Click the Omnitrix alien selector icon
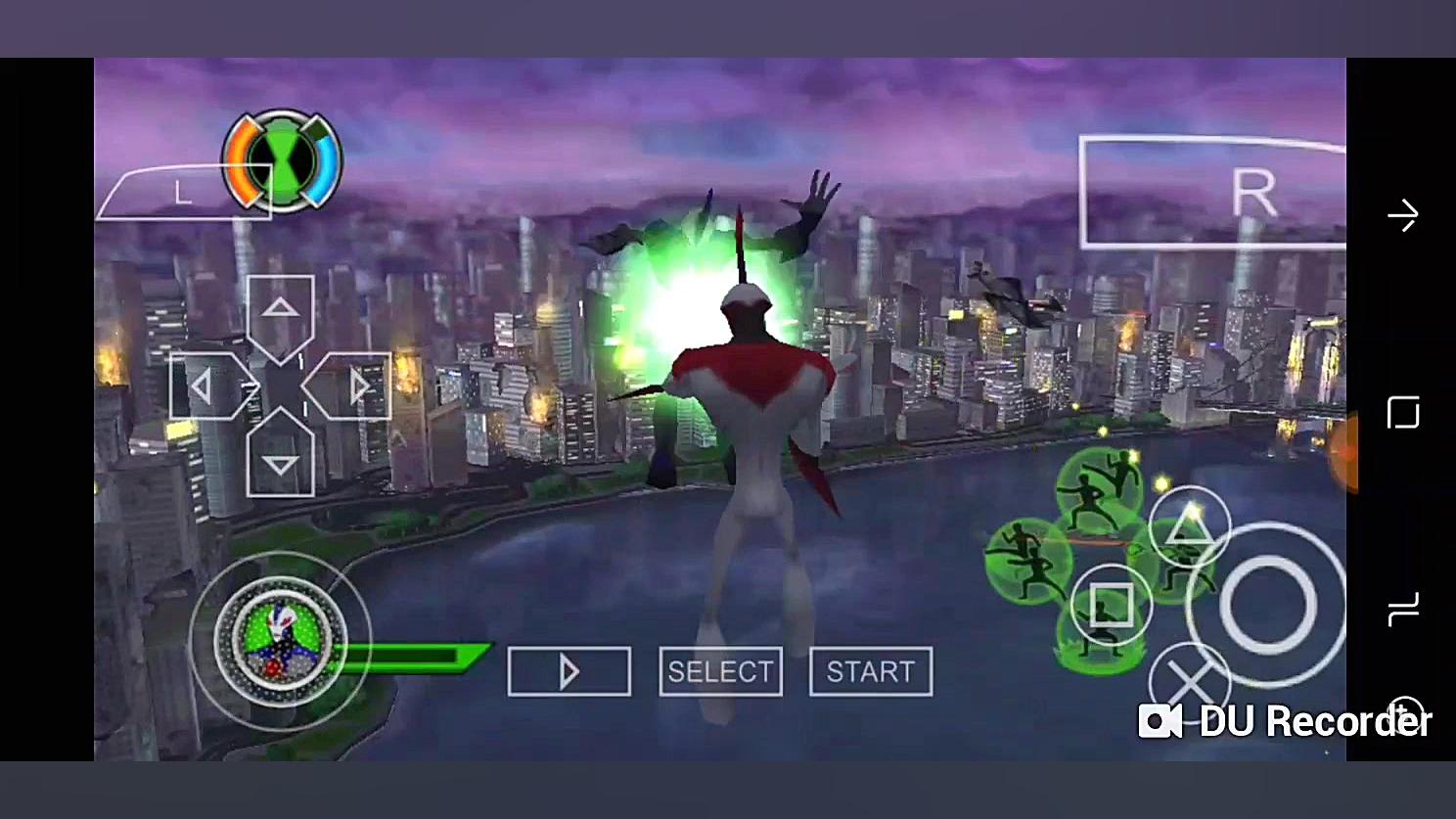 pyautogui.click(x=283, y=160)
